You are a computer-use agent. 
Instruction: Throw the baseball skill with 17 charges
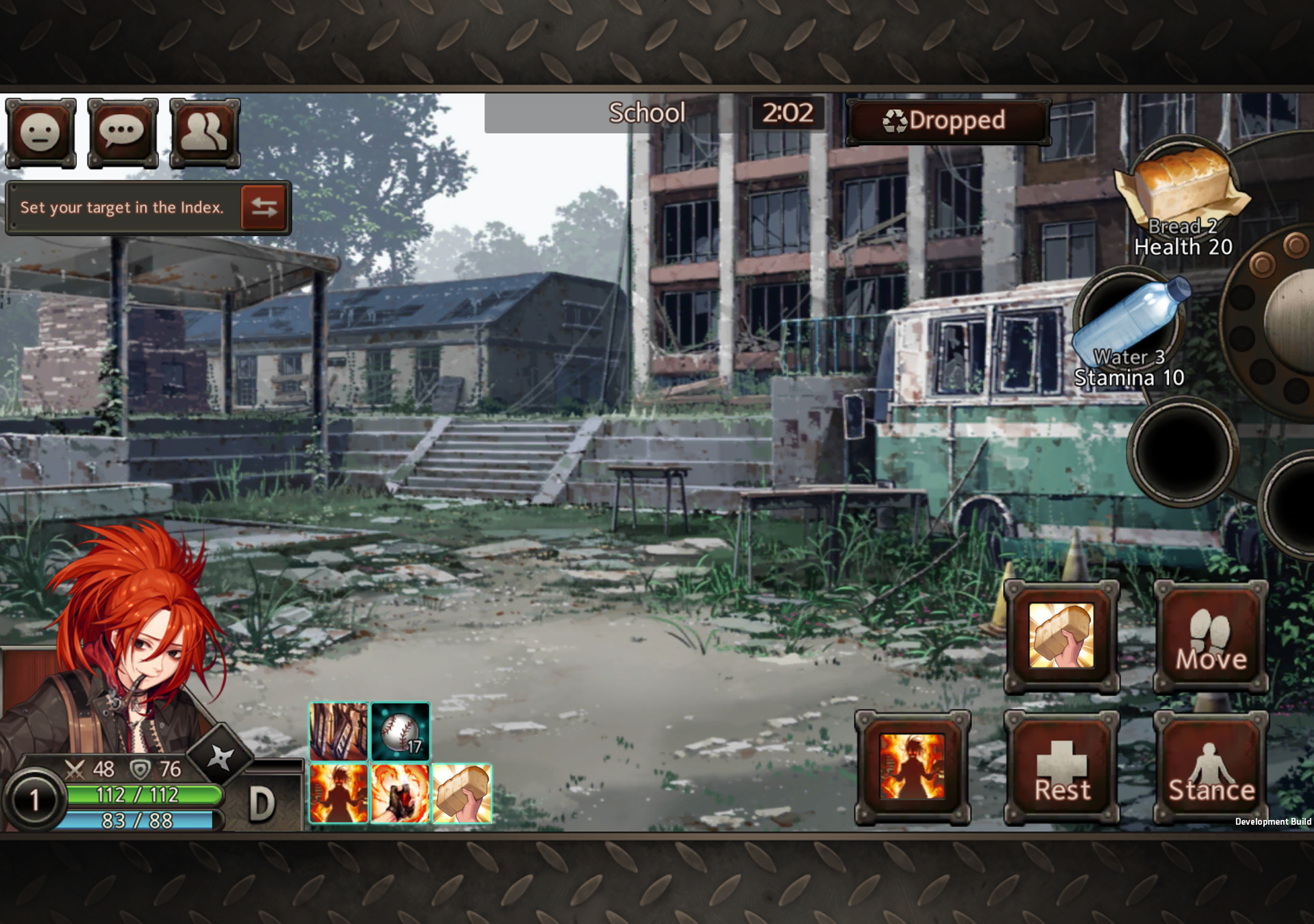(400, 731)
